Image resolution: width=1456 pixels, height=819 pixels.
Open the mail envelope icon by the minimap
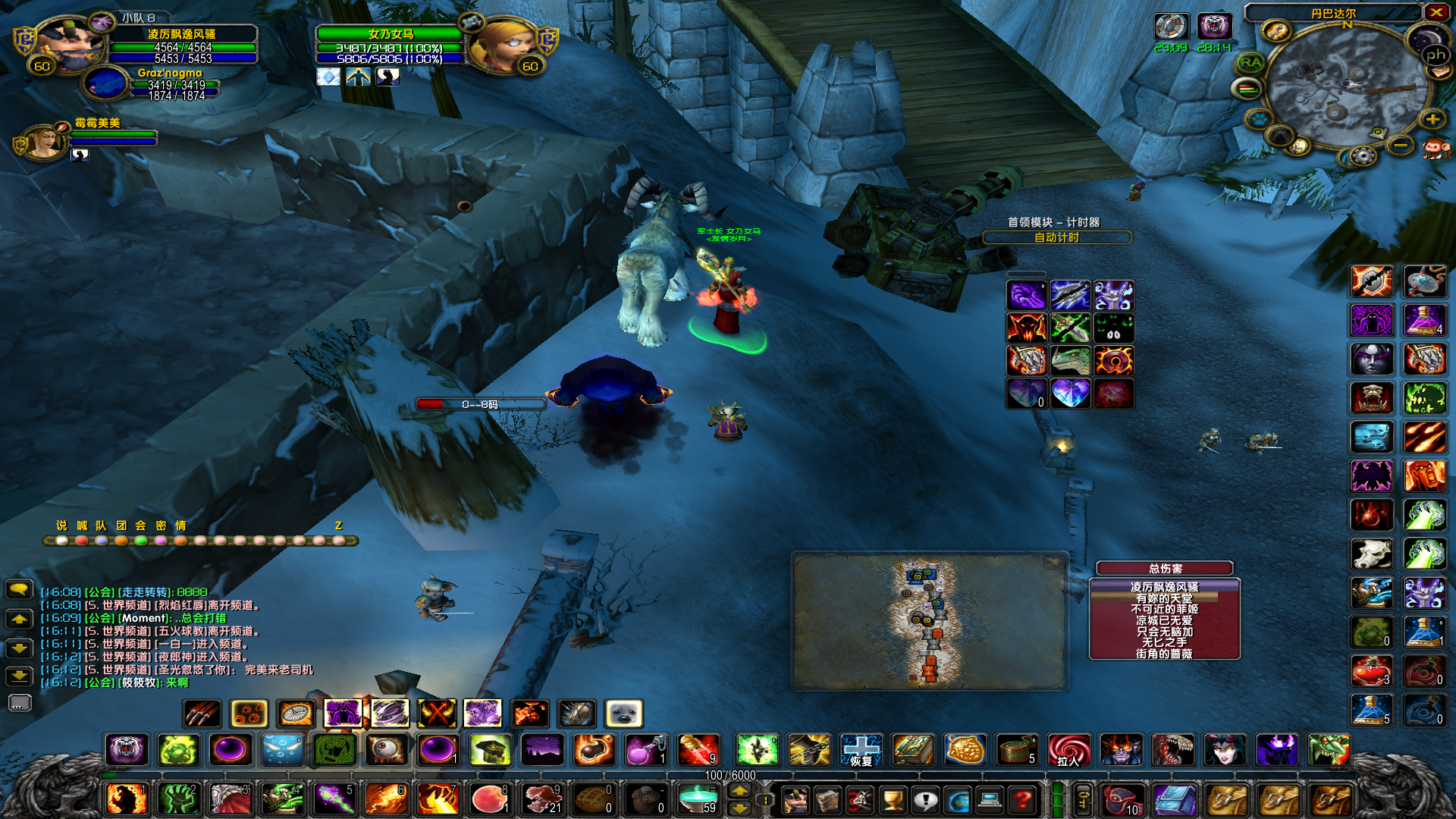click(x=1439, y=72)
